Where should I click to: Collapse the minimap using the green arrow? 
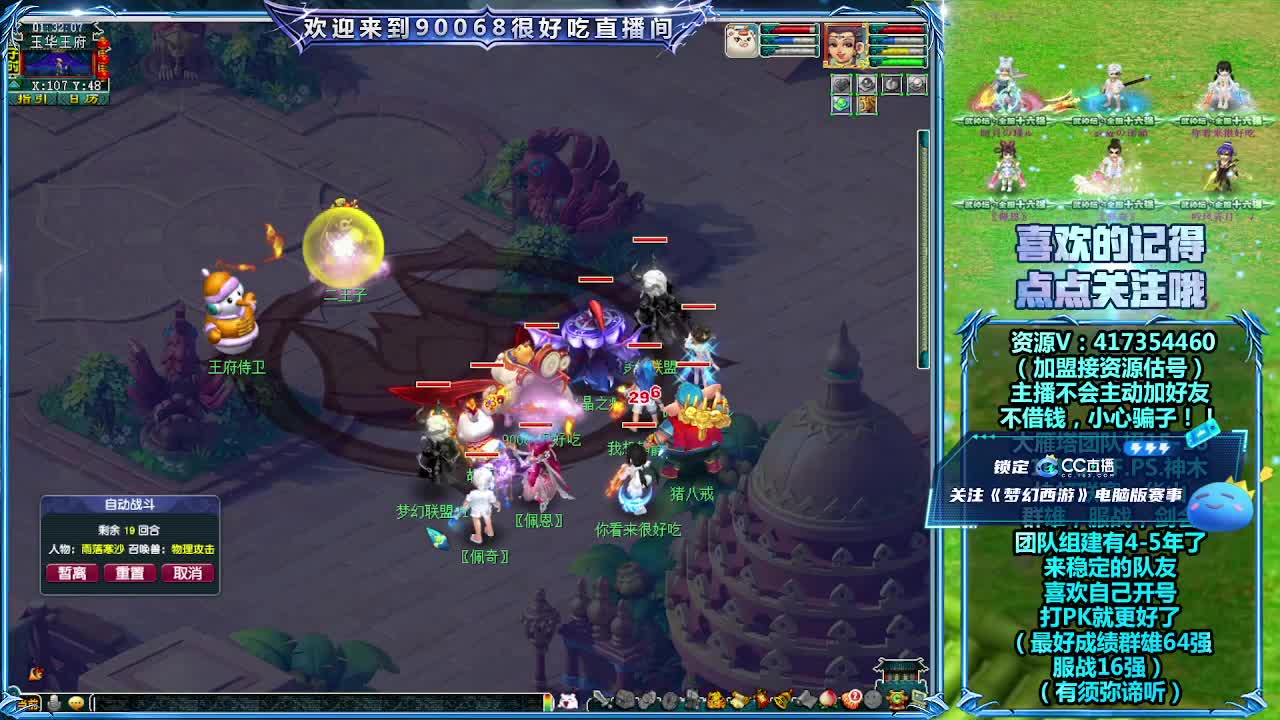[x=14, y=84]
